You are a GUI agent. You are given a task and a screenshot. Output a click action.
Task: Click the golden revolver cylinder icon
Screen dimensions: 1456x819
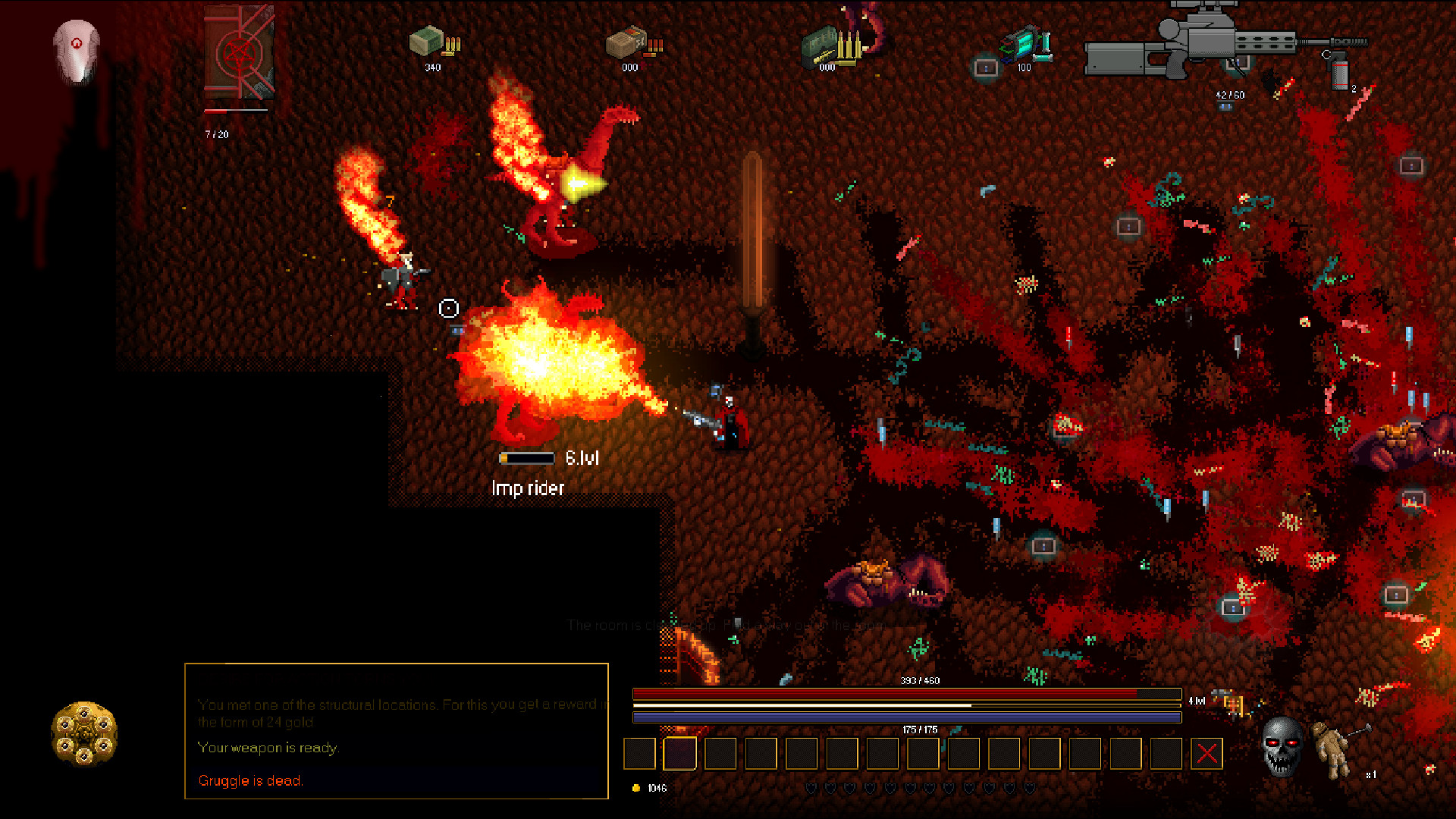[x=84, y=733]
